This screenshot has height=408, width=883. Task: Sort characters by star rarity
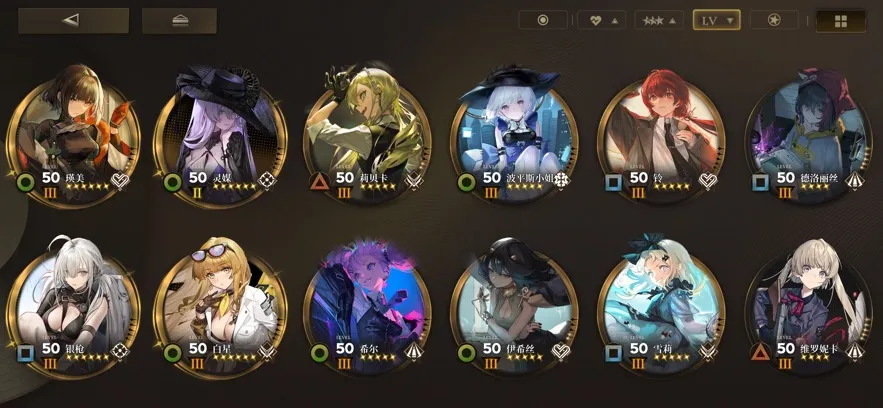point(660,20)
